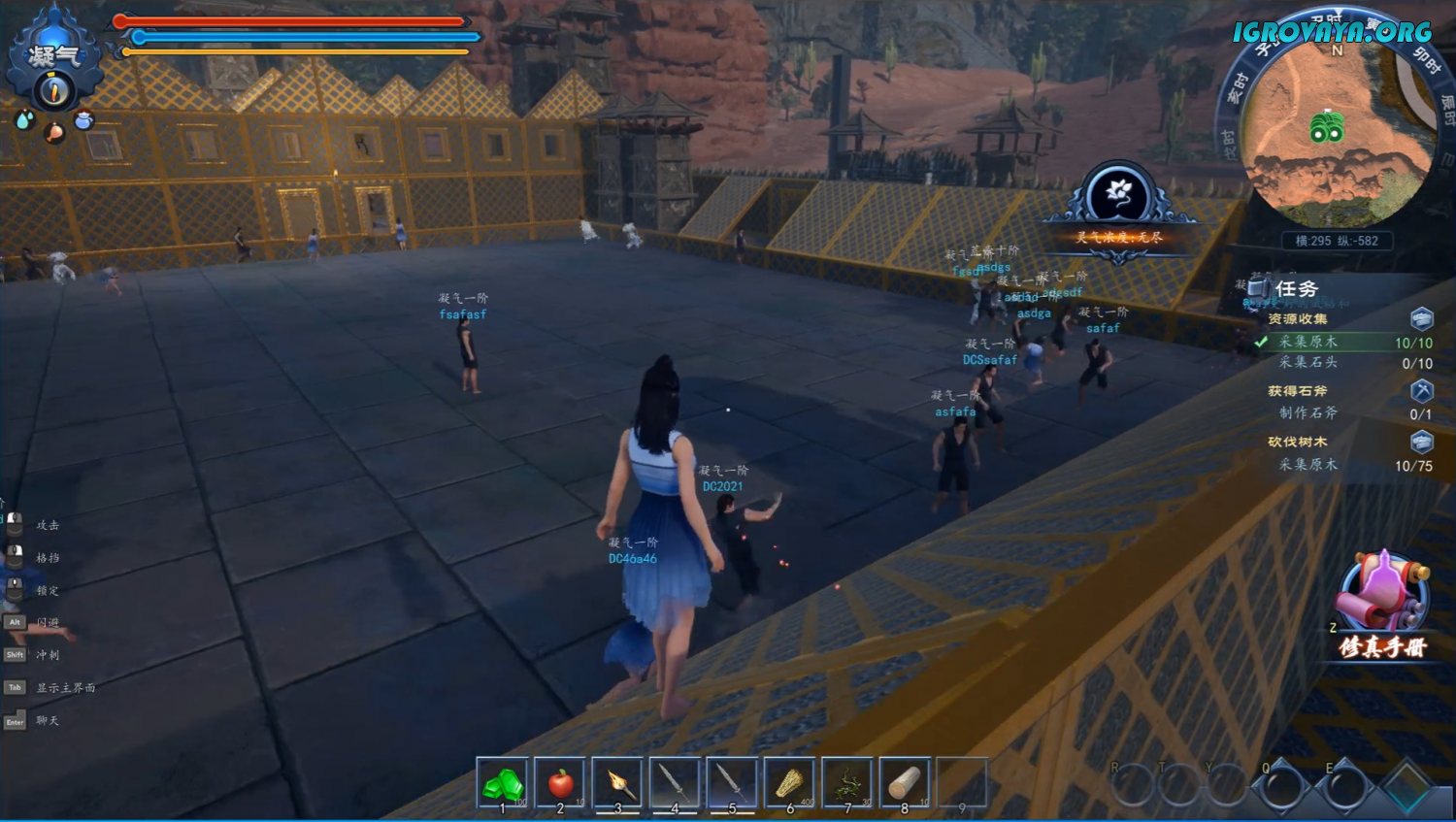This screenshot has height=822, width=1456.
Task: Equip the torch from the hotbar
Action: 617,783
